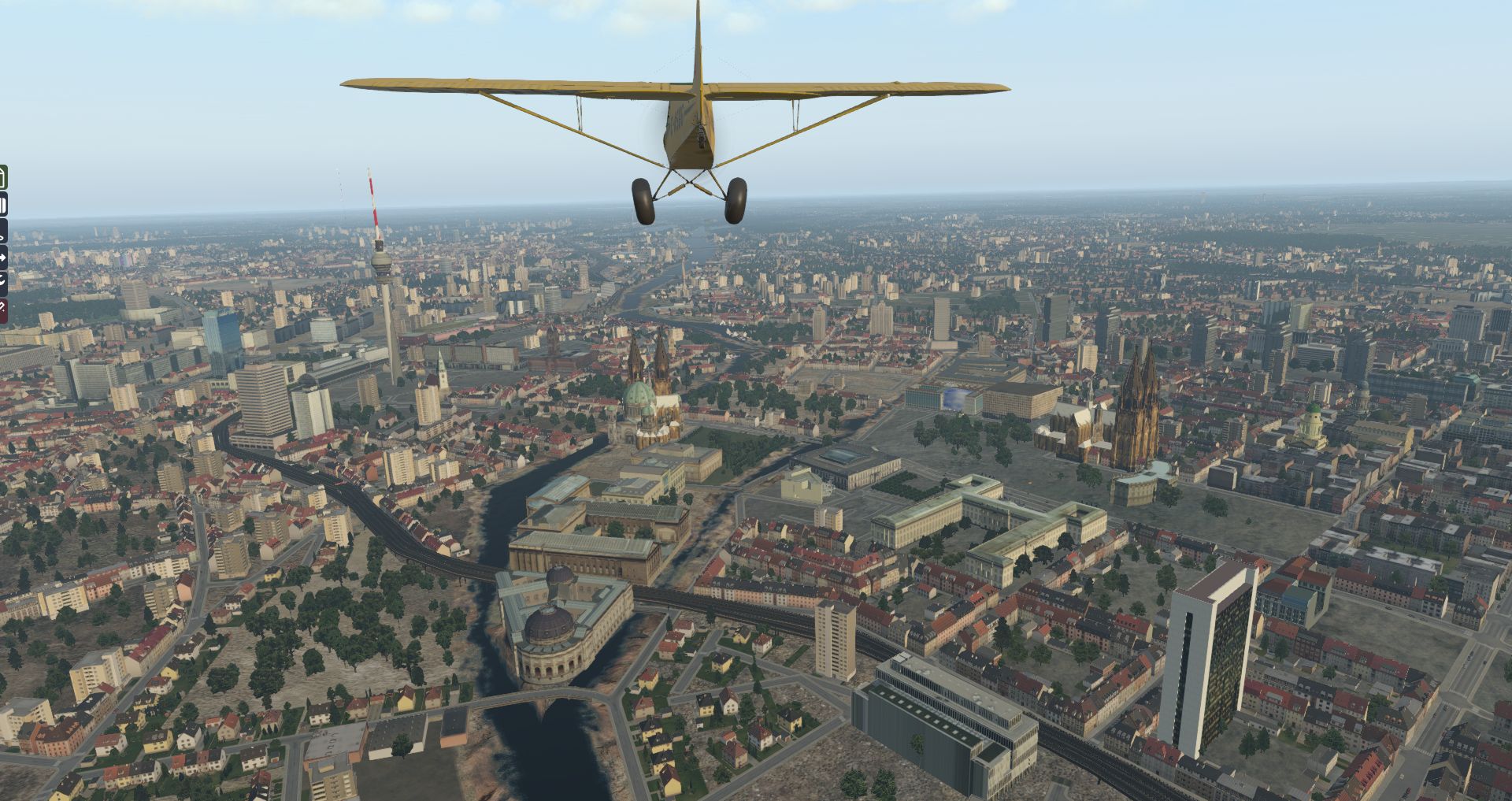
Task: Select the right-arrow icon on the left sidebar
Action: click(3, 257)
